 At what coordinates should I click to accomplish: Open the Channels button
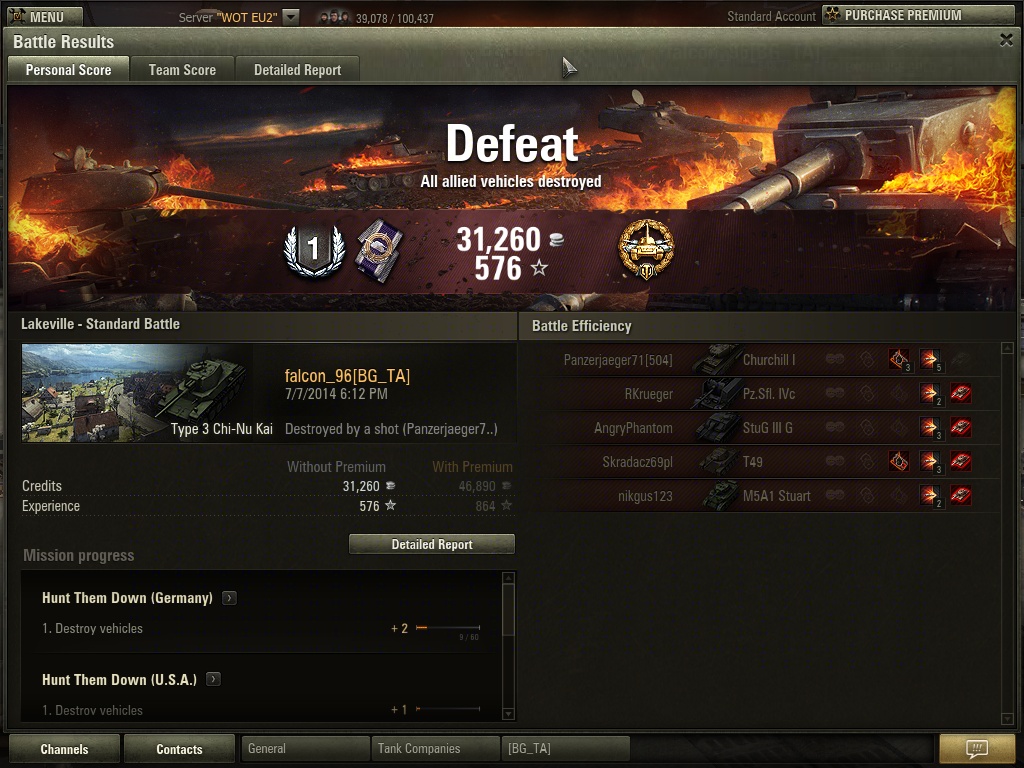click(x=65, y=749)
